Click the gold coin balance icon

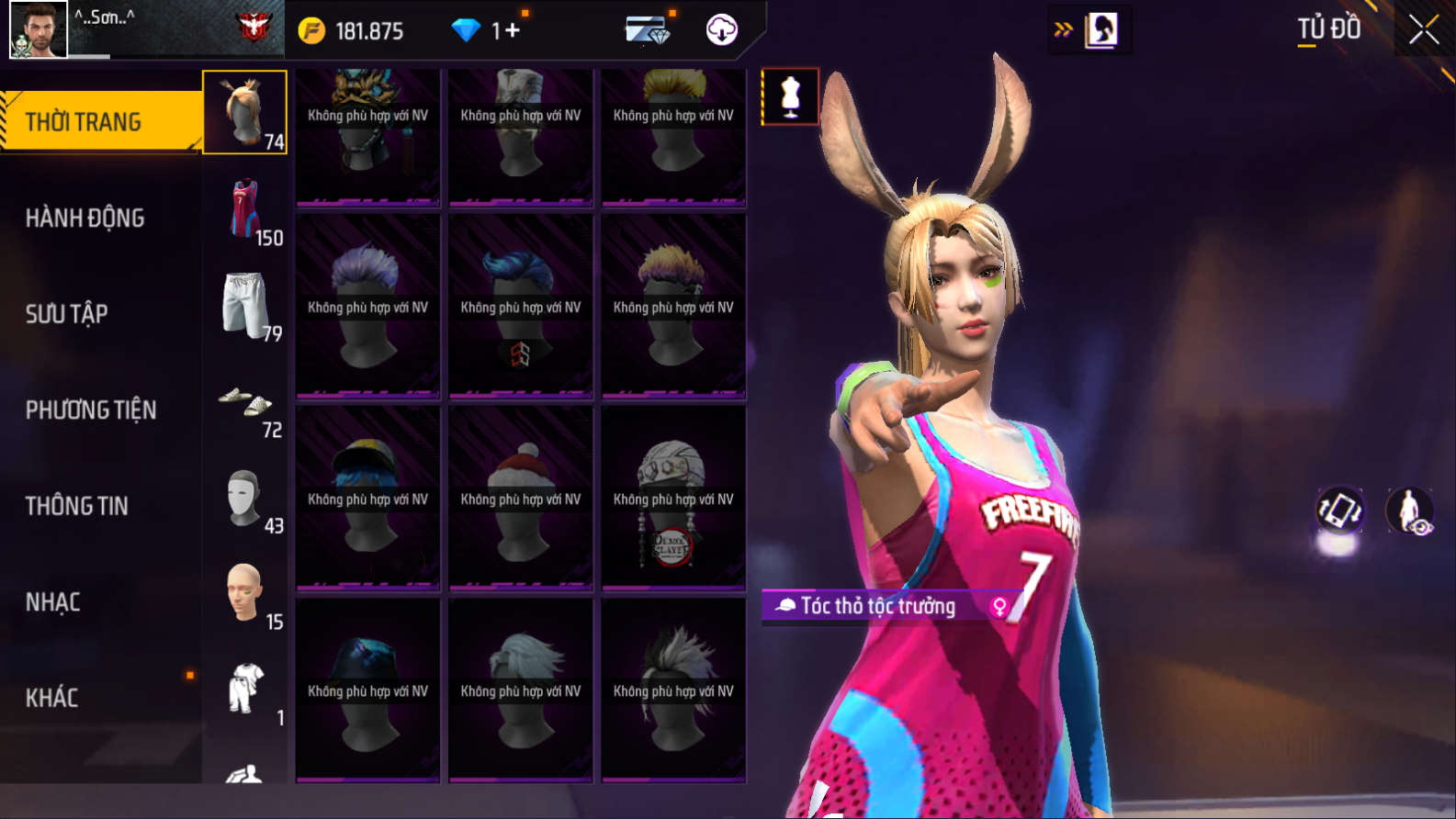[312, 30]
